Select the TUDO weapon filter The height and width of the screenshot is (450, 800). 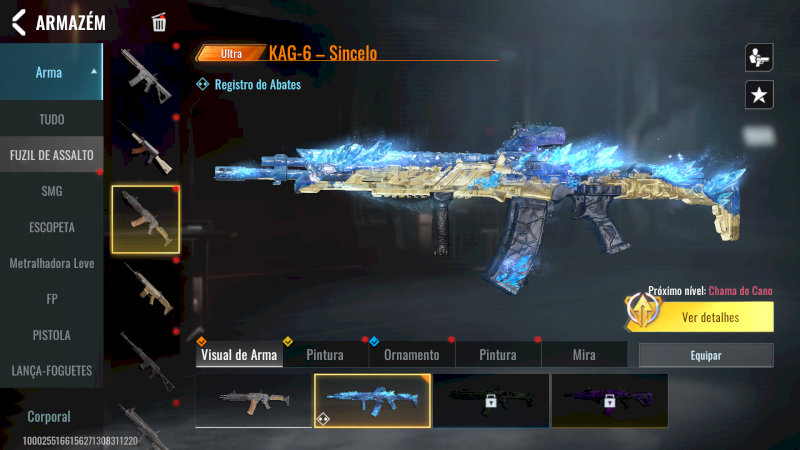coord(51,119)
